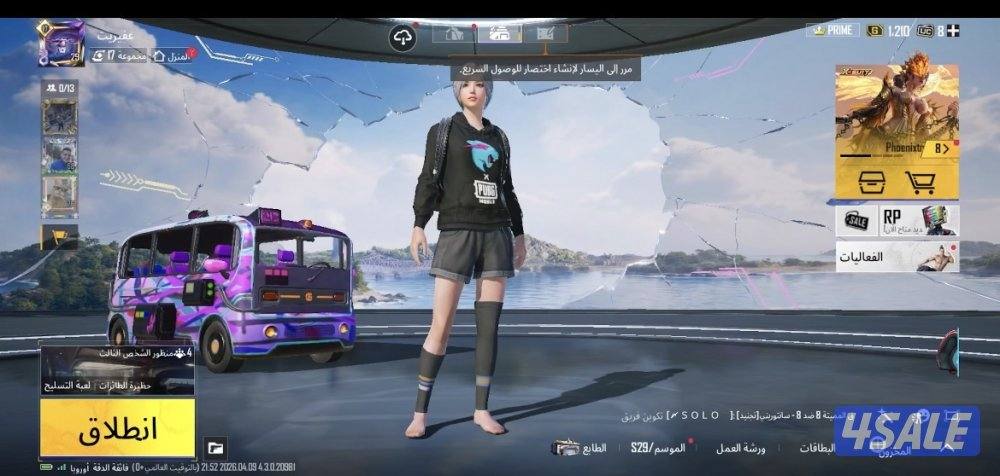Add UC with the plus button
This screenshot has width=1000, height=476.
953,30
